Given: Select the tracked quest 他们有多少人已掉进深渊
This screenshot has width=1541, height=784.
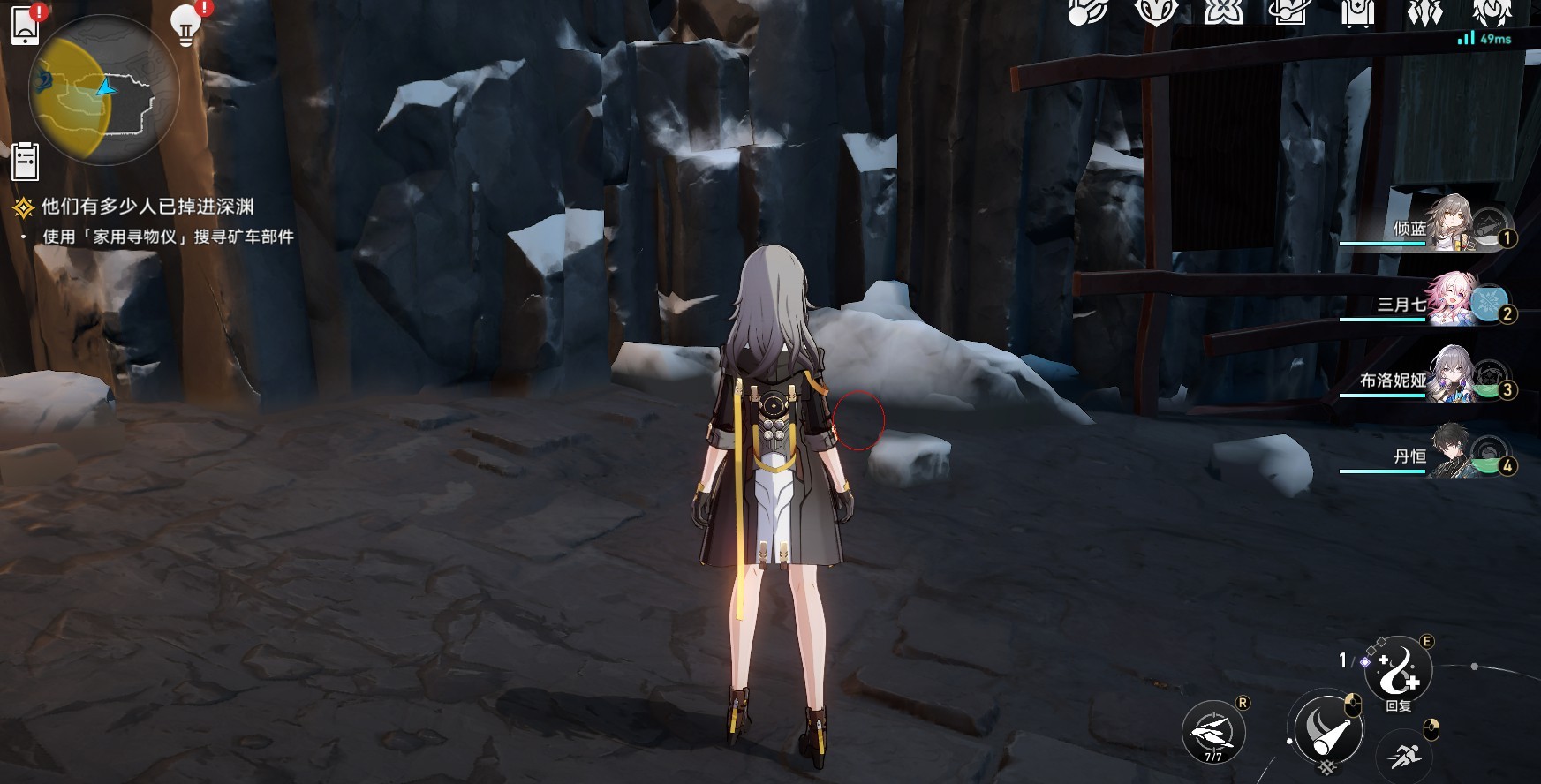Looking at the screenshot, I should click(x=147, y=207).
